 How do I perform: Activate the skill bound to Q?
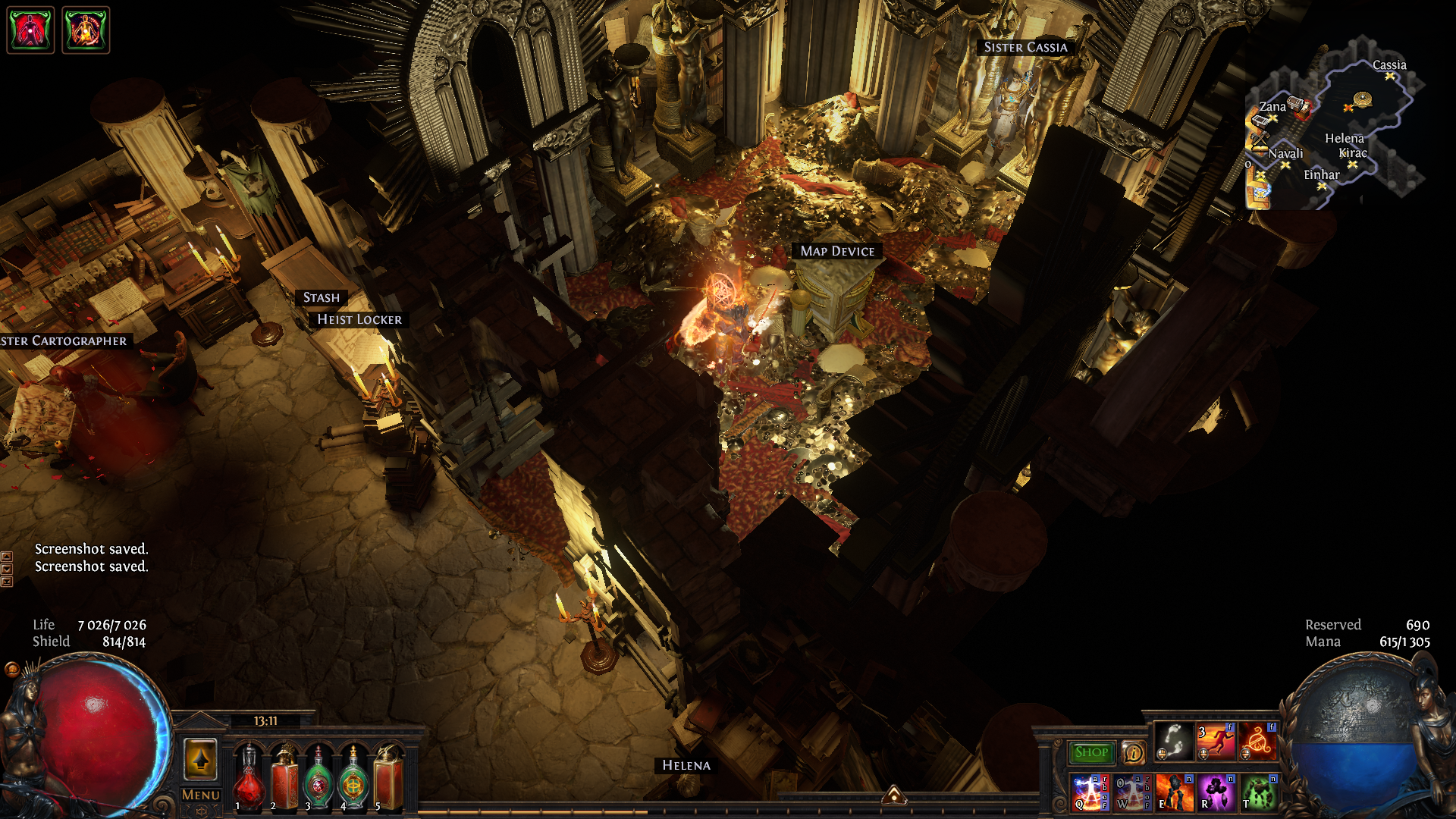tap(1090, 792)
